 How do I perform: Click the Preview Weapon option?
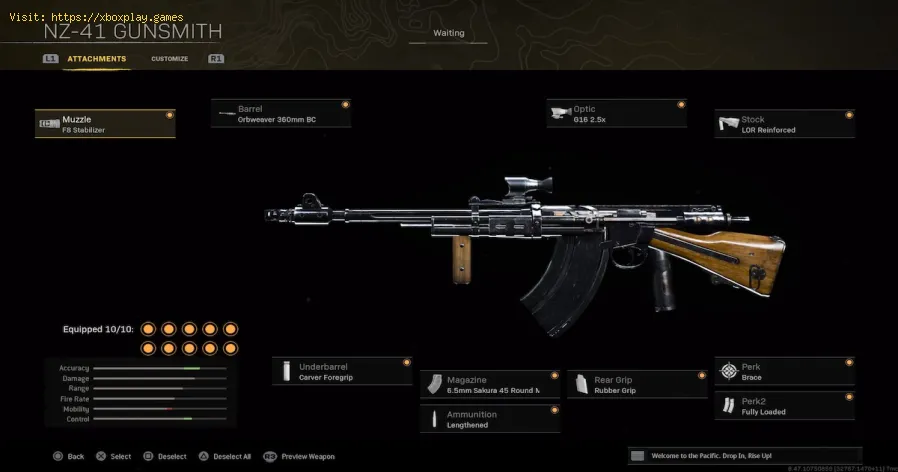pos(299,456)
